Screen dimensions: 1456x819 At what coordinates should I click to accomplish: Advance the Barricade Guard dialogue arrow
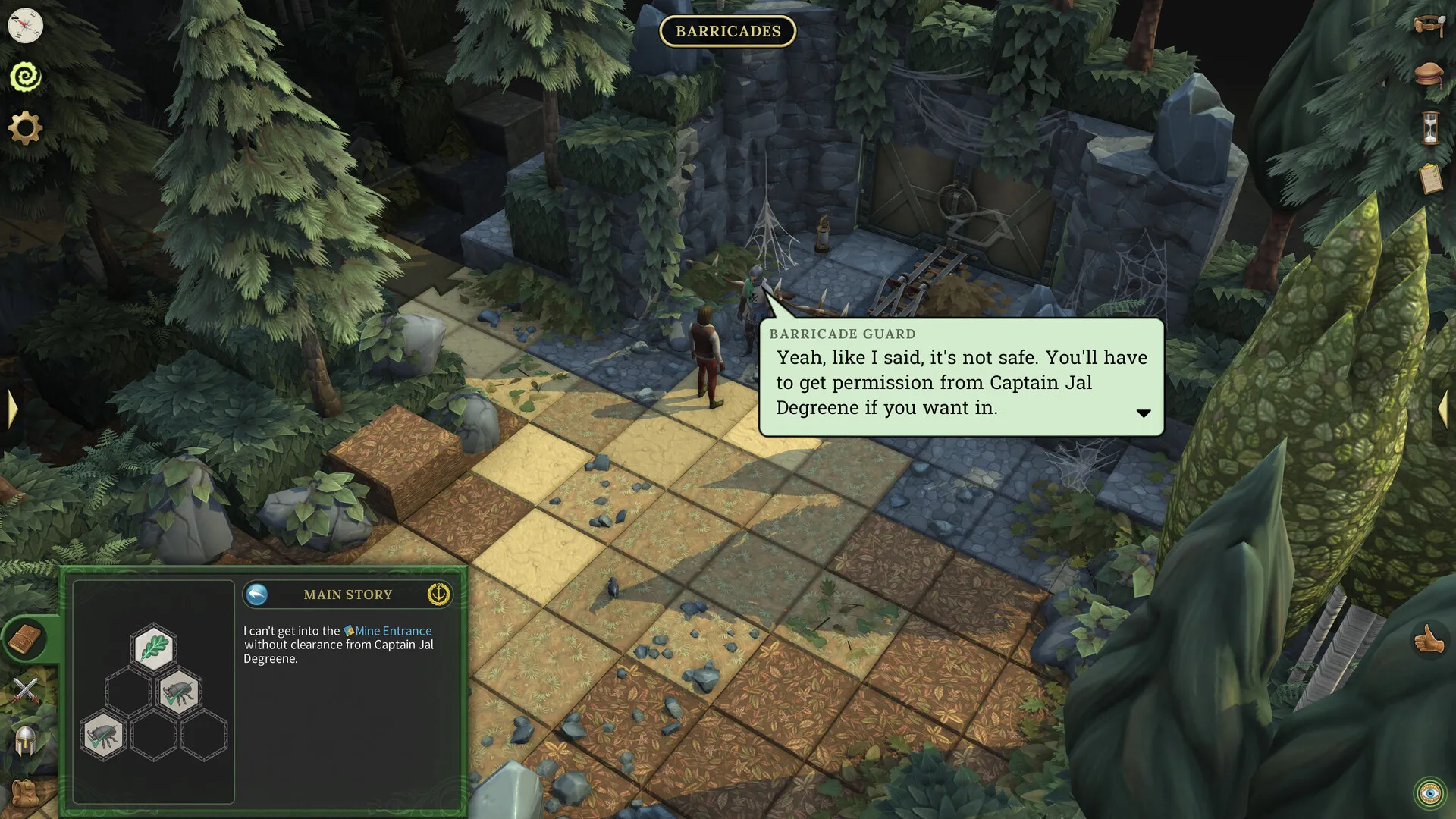[x=1144, y=413]
